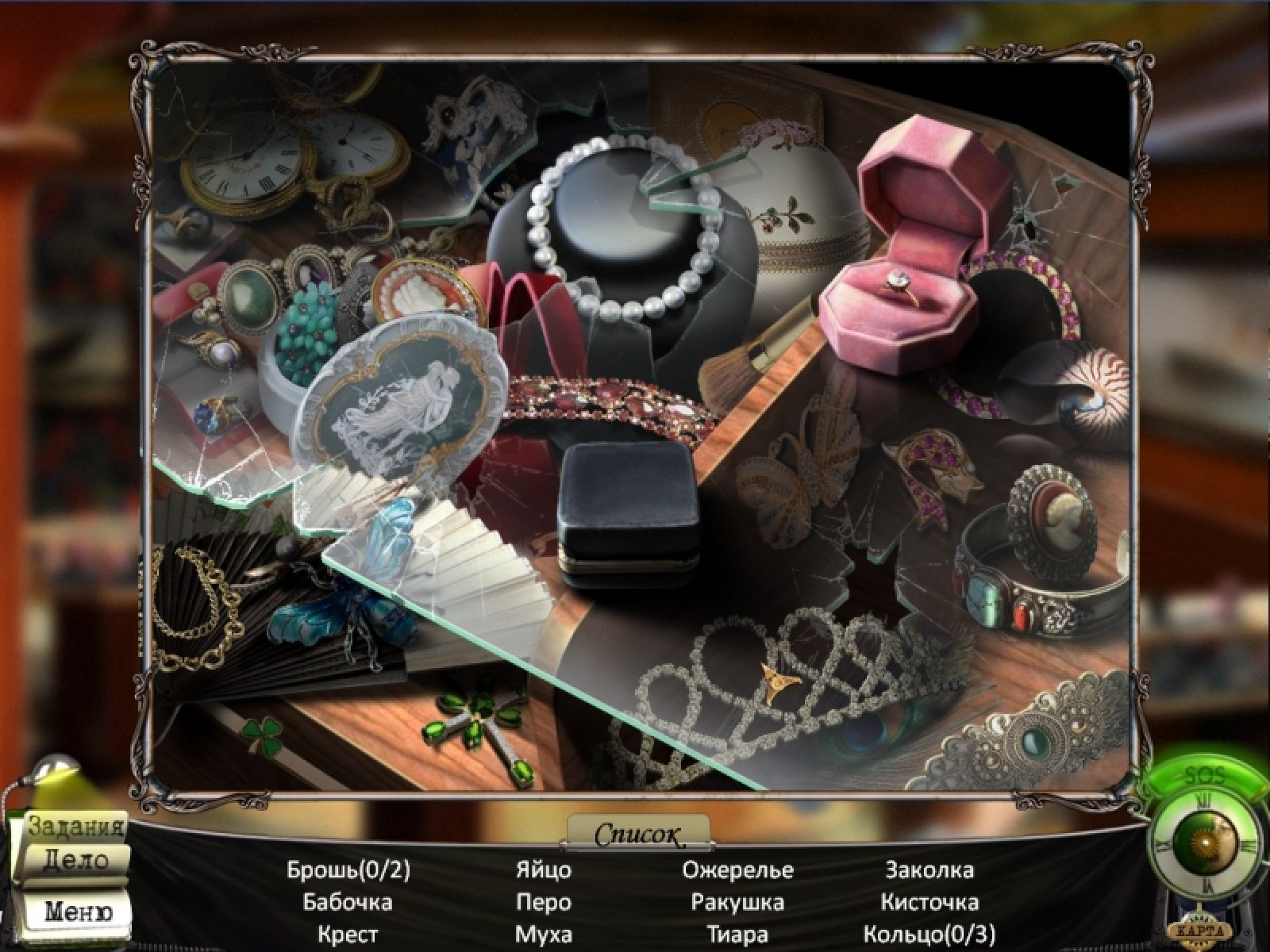
Task: Select the Заколка list entry
Action: (929, 870)
